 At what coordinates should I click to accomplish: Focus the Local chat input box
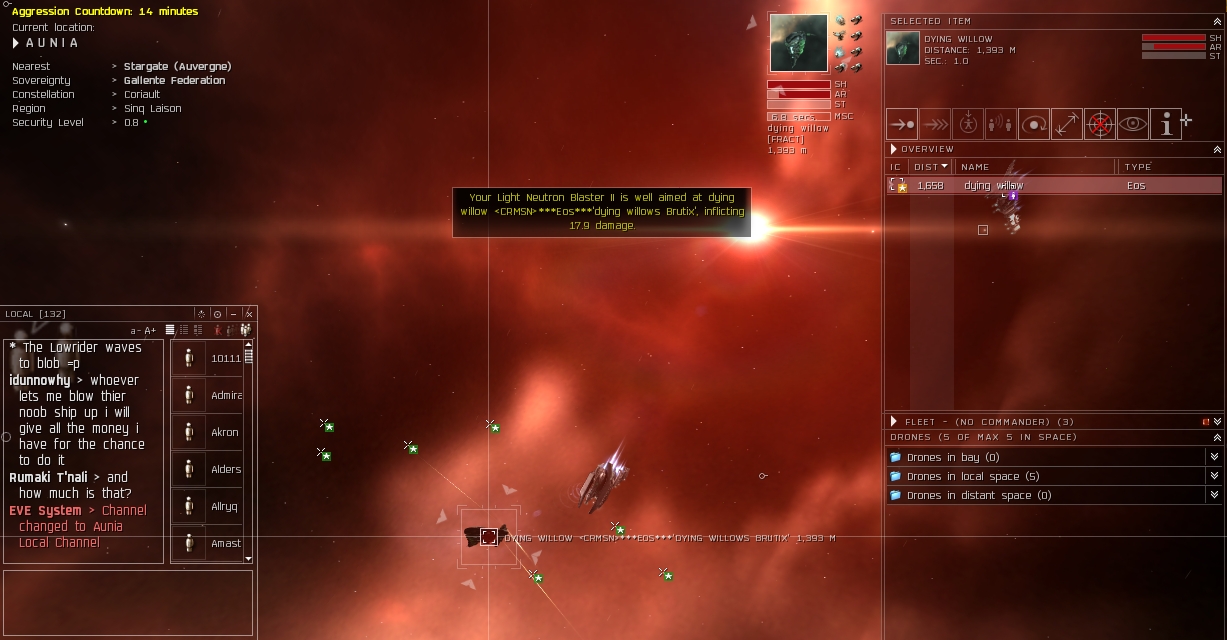[x=128, y=602]
